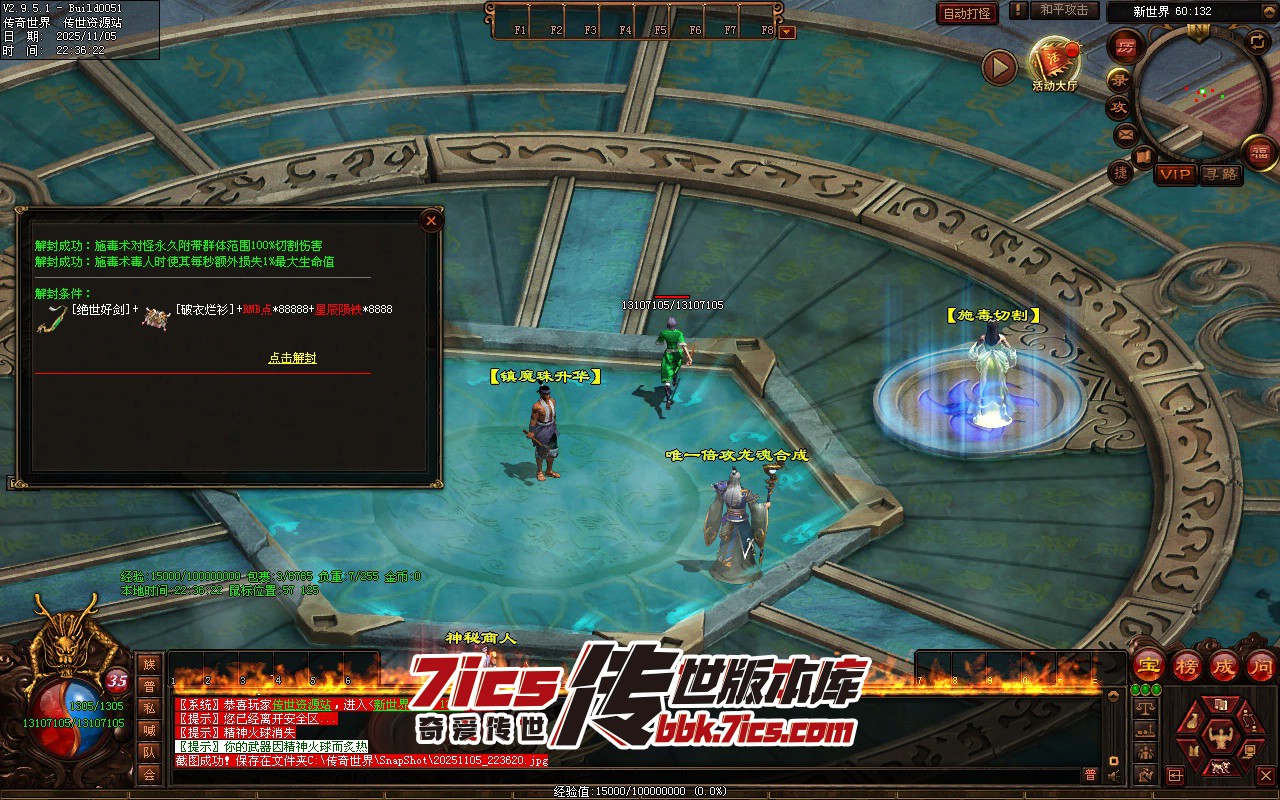Expand the F-key hotbar dropdown arrow
1280x800 pixels.
787,31
